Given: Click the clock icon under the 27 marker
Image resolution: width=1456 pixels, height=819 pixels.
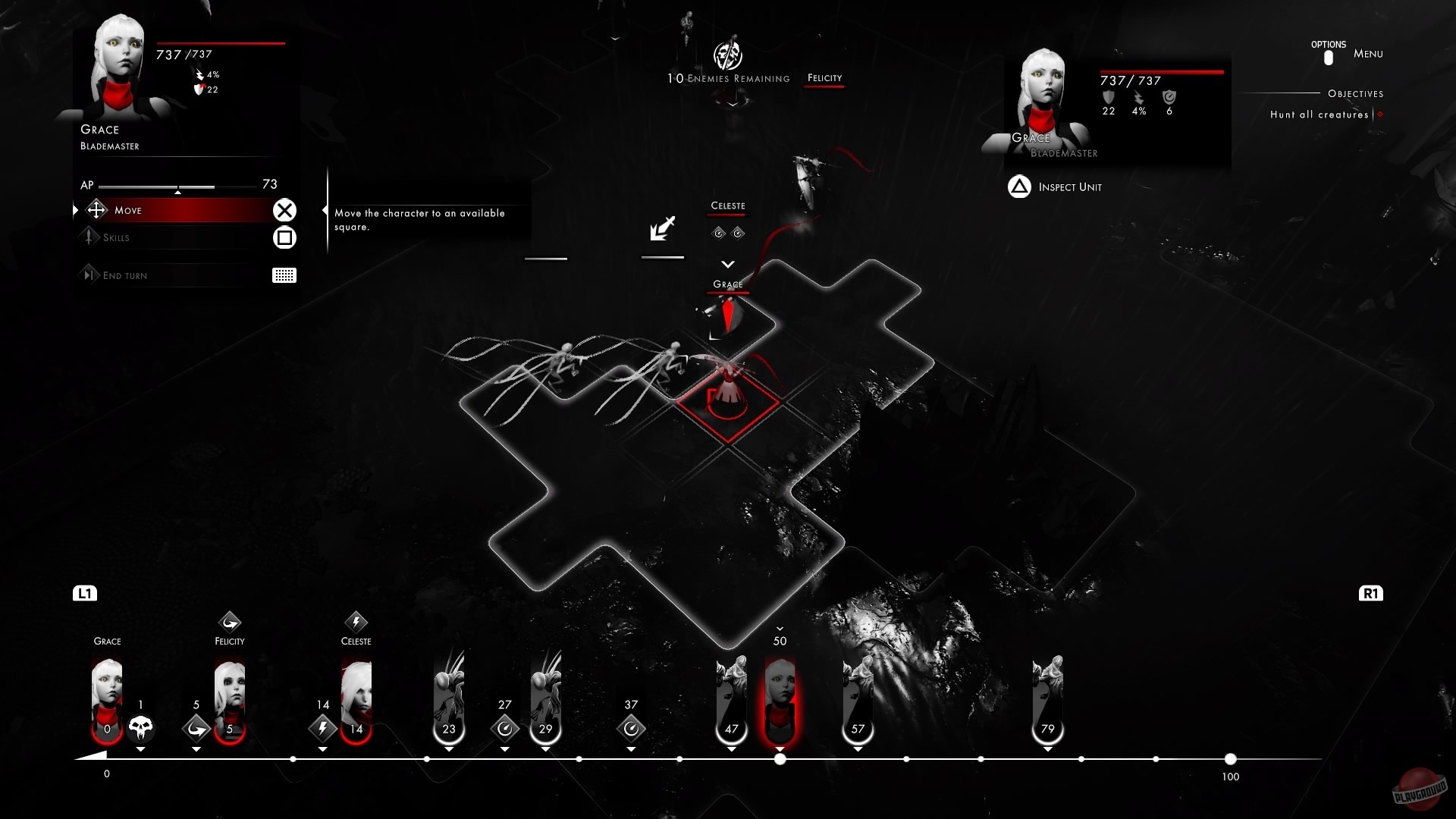Looking at the screenshot, I should click(x=505, y=729).
